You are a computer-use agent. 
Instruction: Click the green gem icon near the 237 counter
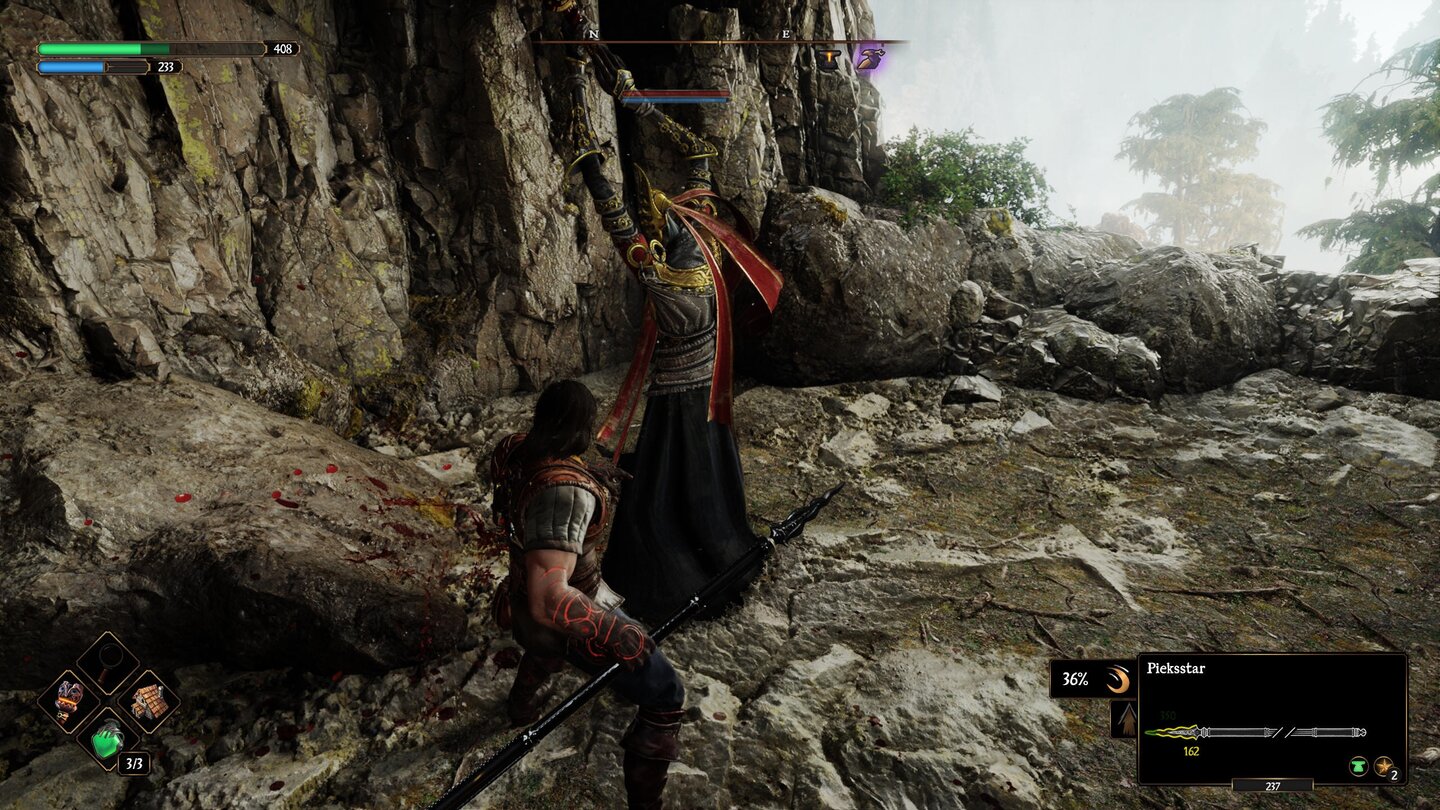point(1358,766)
